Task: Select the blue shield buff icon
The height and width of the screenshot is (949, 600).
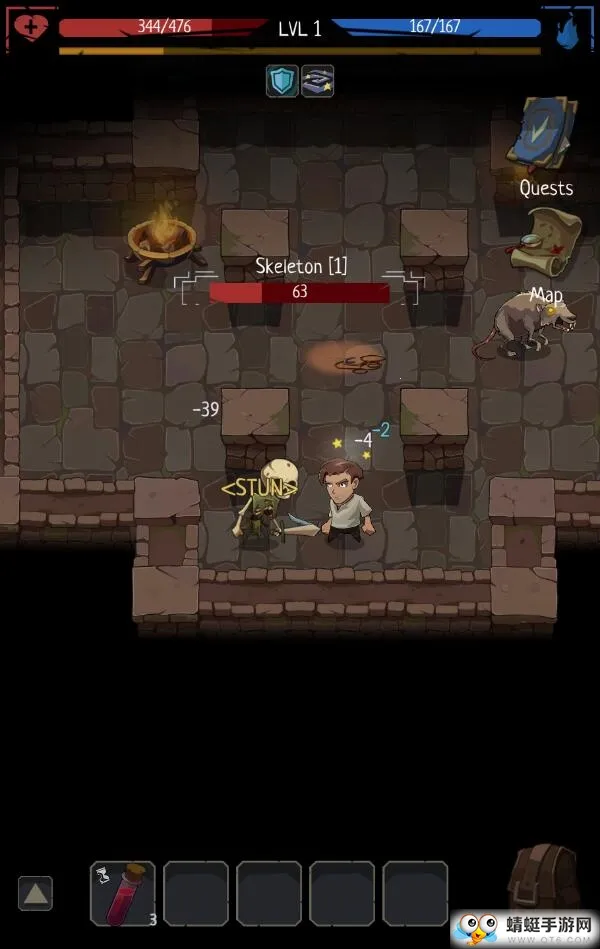Action: (x=282, y=81)
